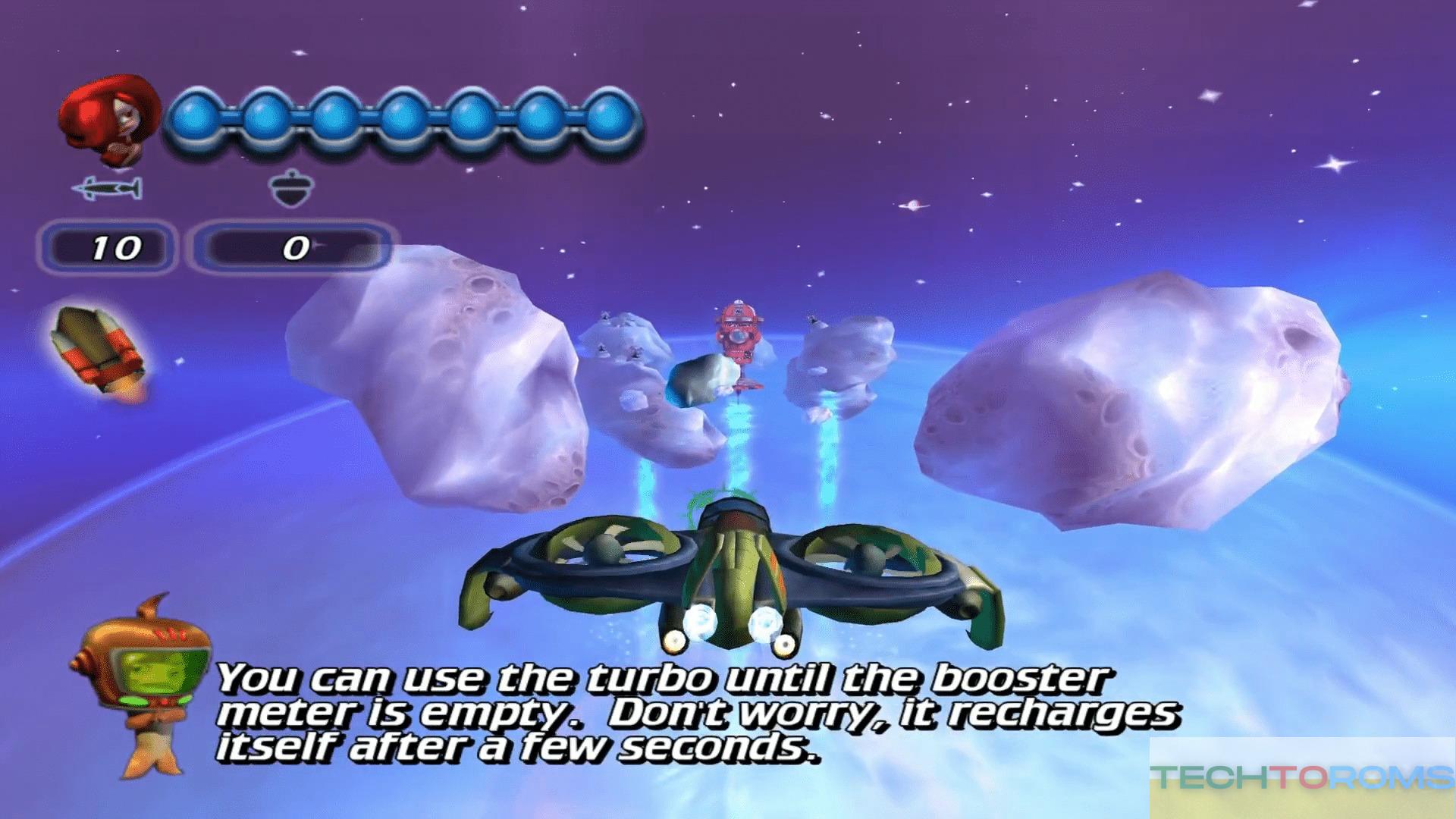Click the red-haired character portrait
Screen dimensions: 1456x819
tap(108, 121)
